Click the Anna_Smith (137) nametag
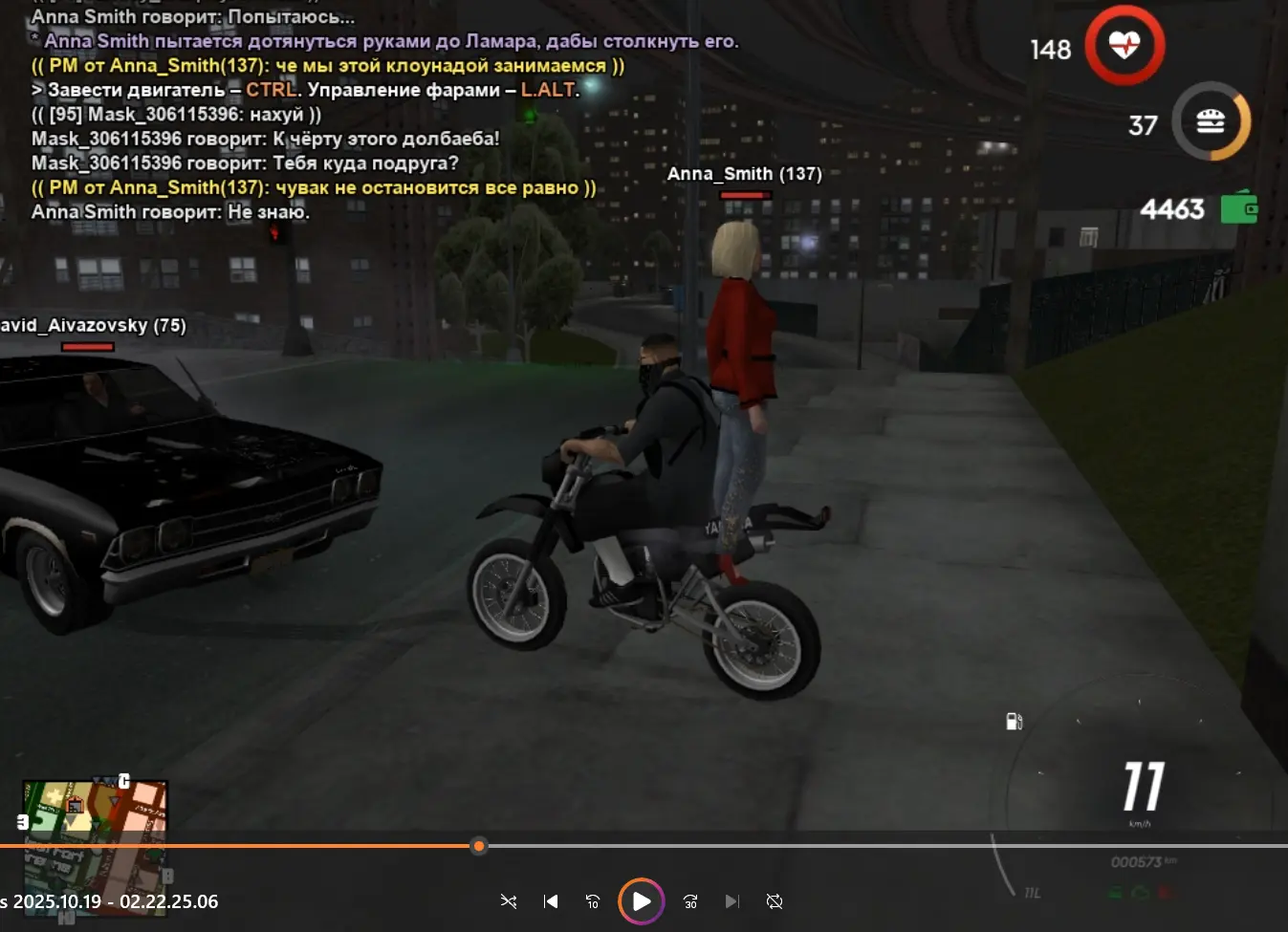This screenshot has width=1288, height=932. click(745, 173)
